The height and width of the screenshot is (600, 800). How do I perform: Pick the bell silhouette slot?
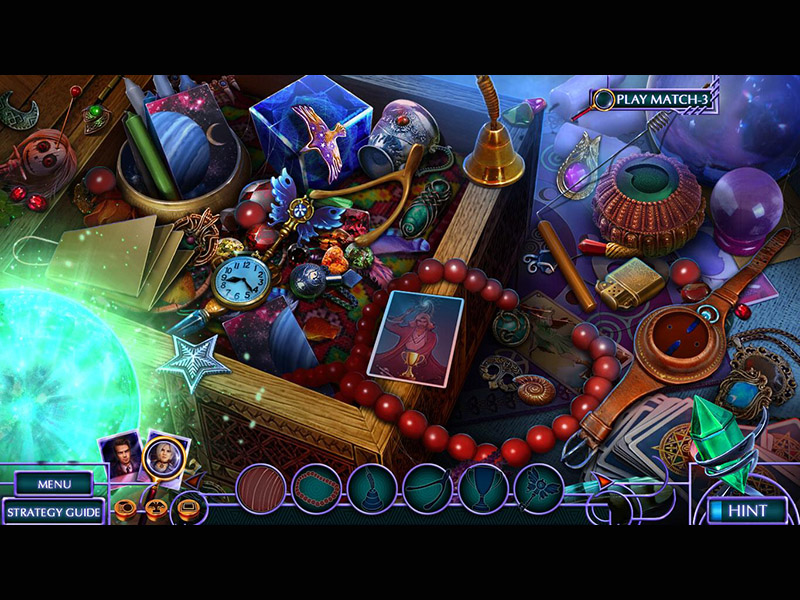pos(372,490)
